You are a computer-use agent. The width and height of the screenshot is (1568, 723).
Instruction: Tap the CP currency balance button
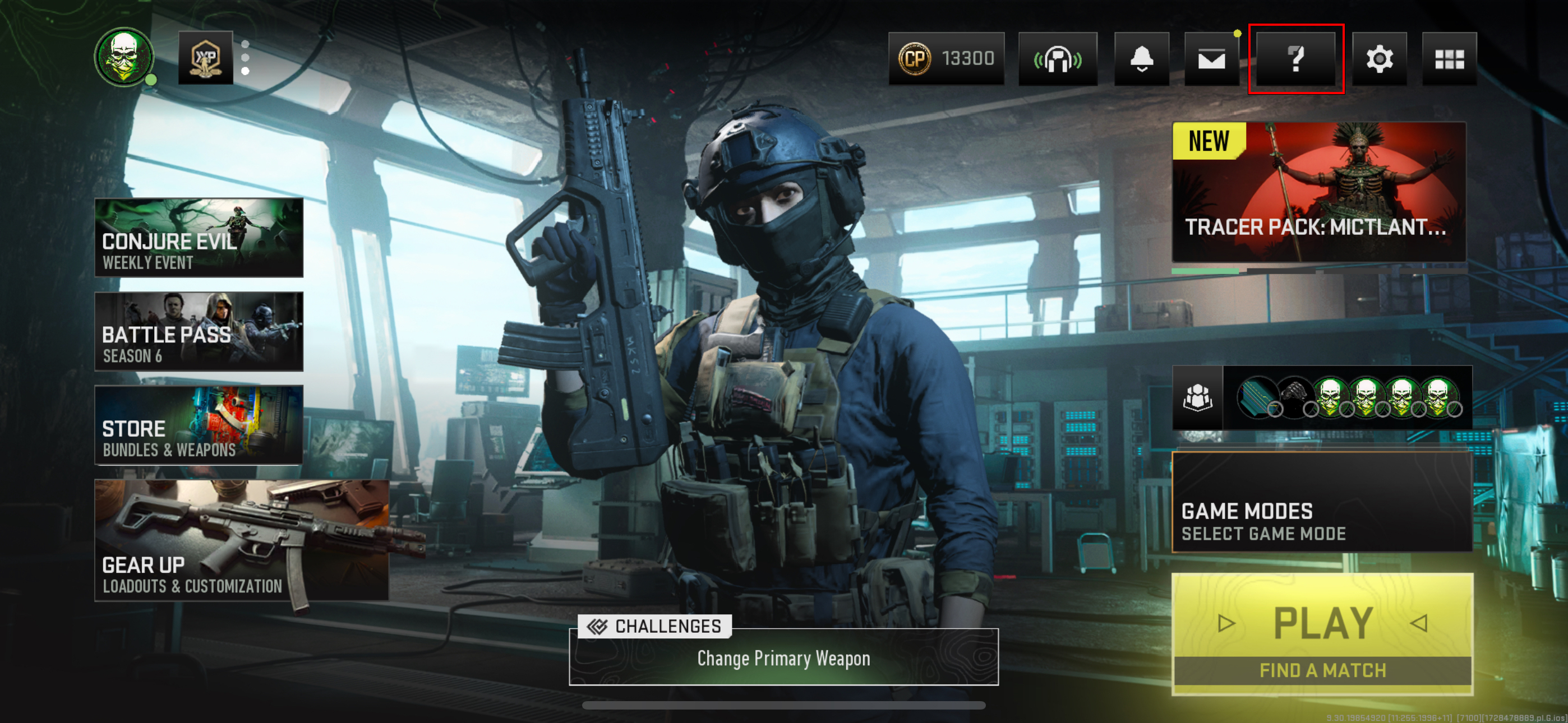click(x=946, y=58)
